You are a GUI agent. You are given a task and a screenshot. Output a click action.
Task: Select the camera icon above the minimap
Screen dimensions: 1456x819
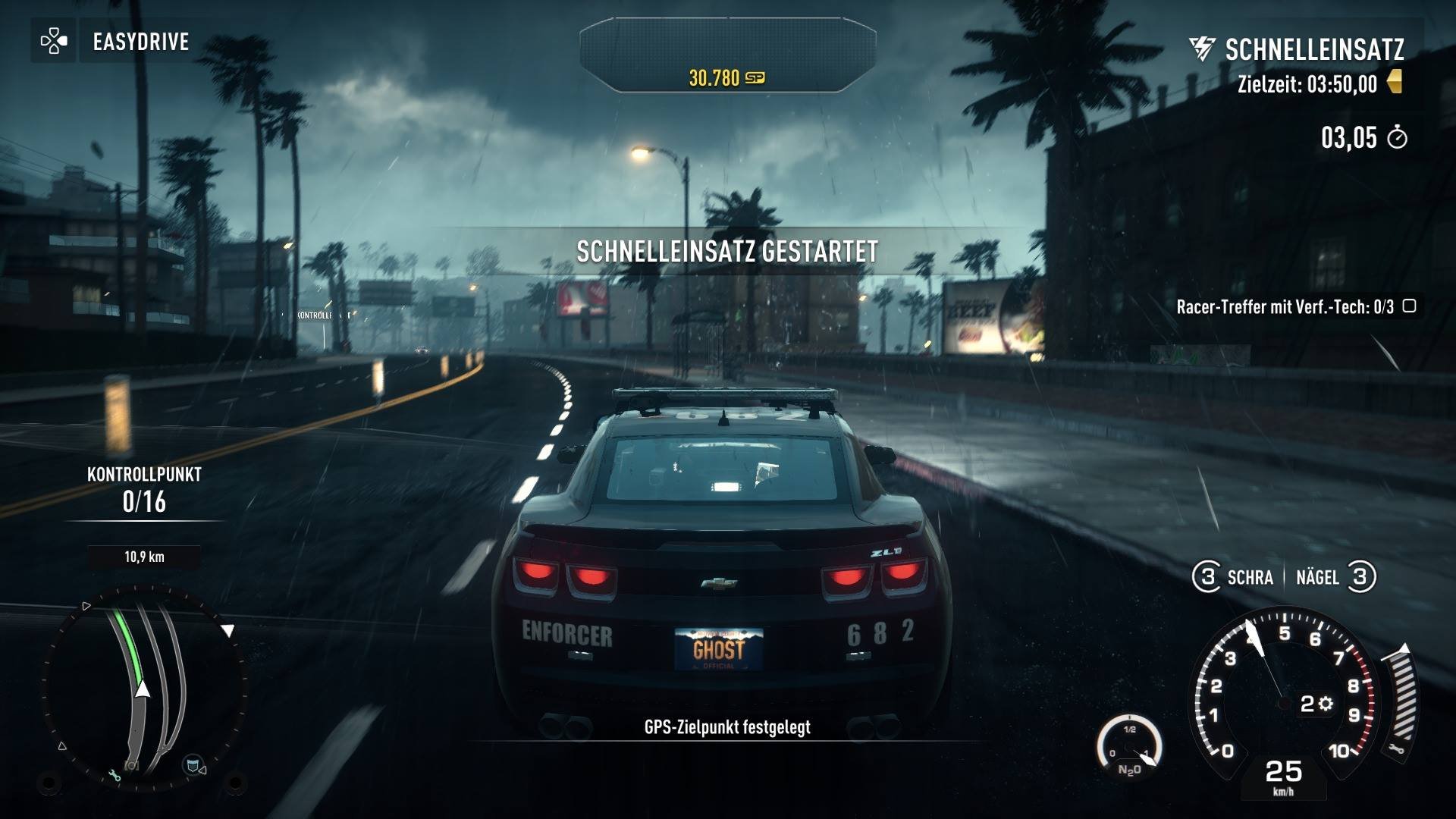coord(132,765)
